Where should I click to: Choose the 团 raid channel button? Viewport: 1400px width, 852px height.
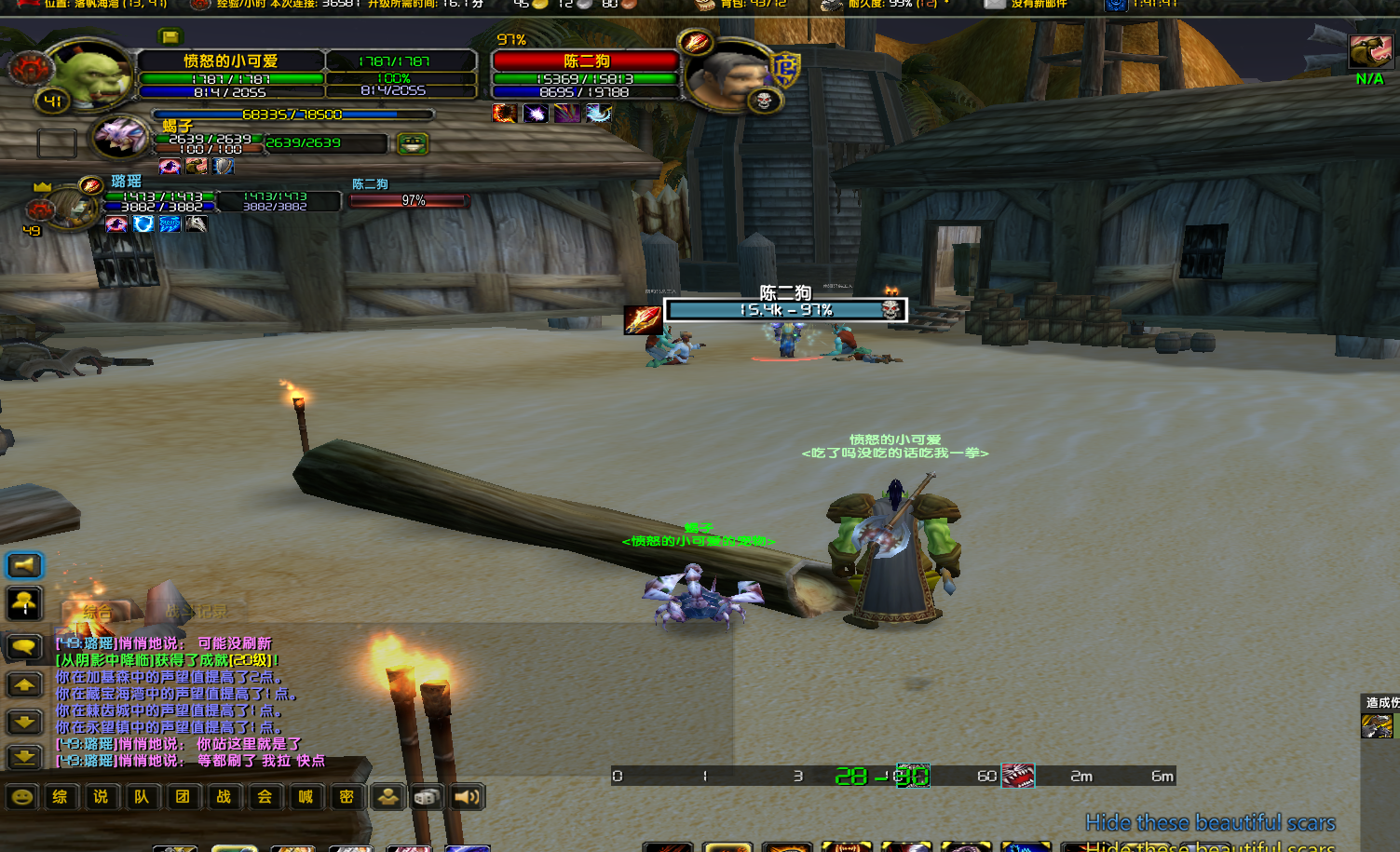tap(183, 797)
